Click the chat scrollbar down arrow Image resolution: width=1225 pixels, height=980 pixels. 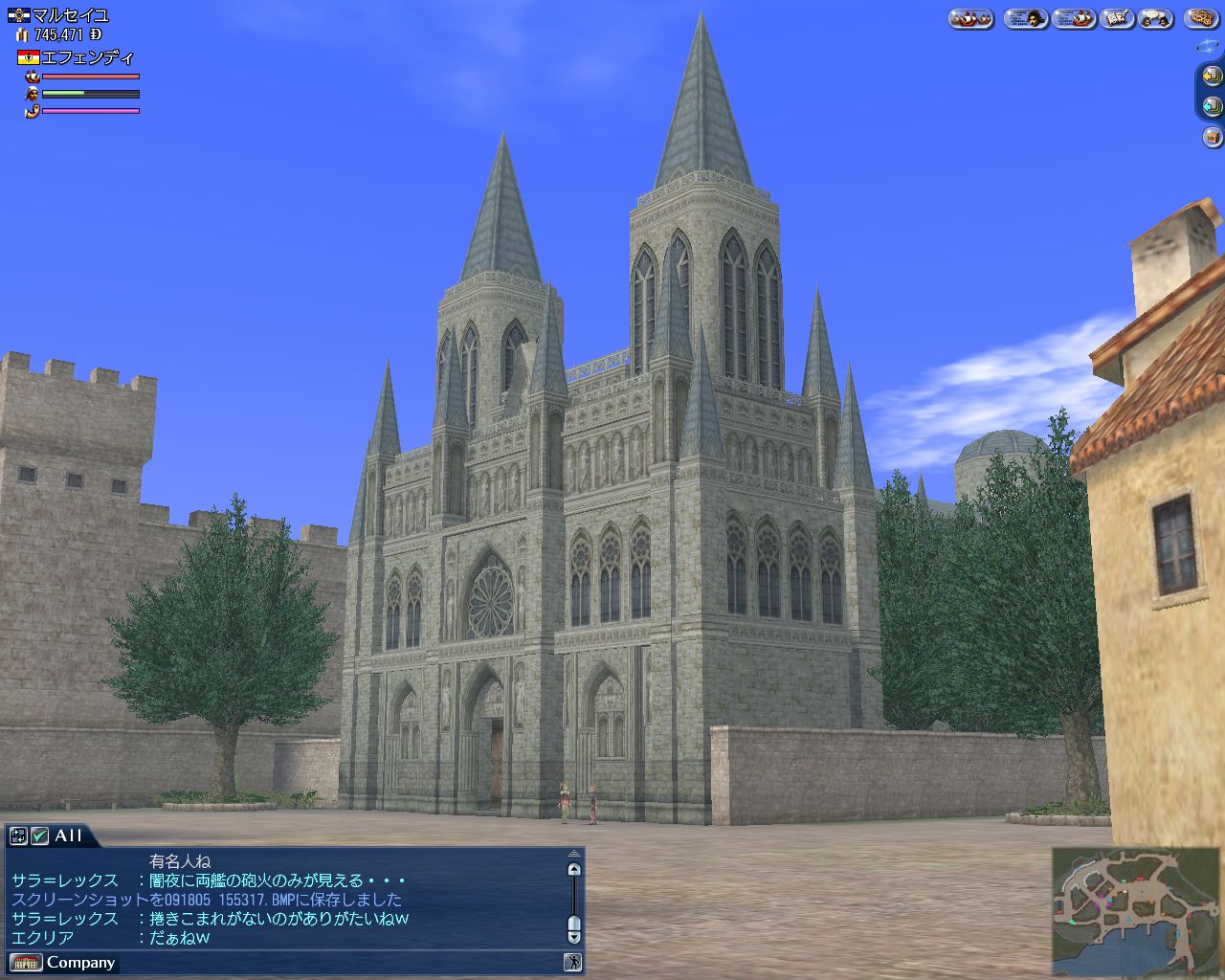(x=573, y=938)
